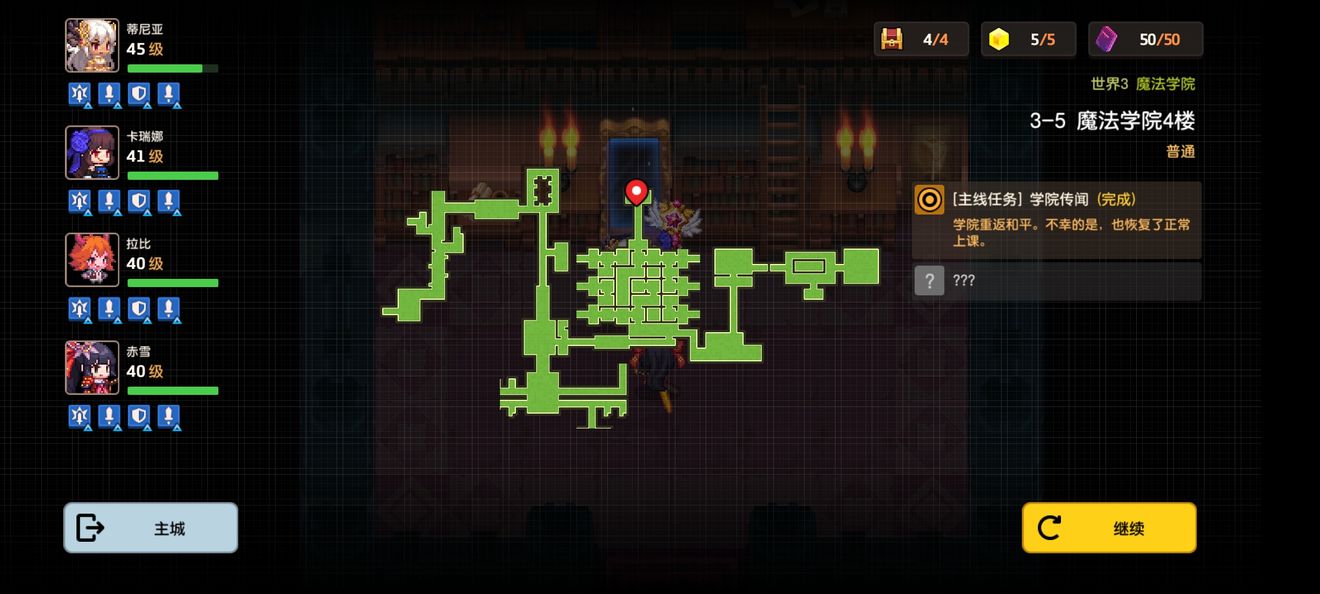Show the treasure chest counter 4/4
The image size is (1320, 594).
pyautogui.click(x=921, y=39)
